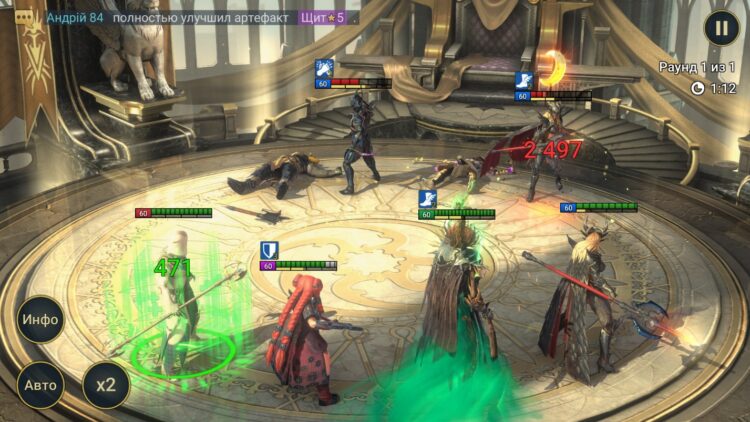This screenshot has height=422, width=750.
Task: Pause the battle
Action: tap(721, 27)
